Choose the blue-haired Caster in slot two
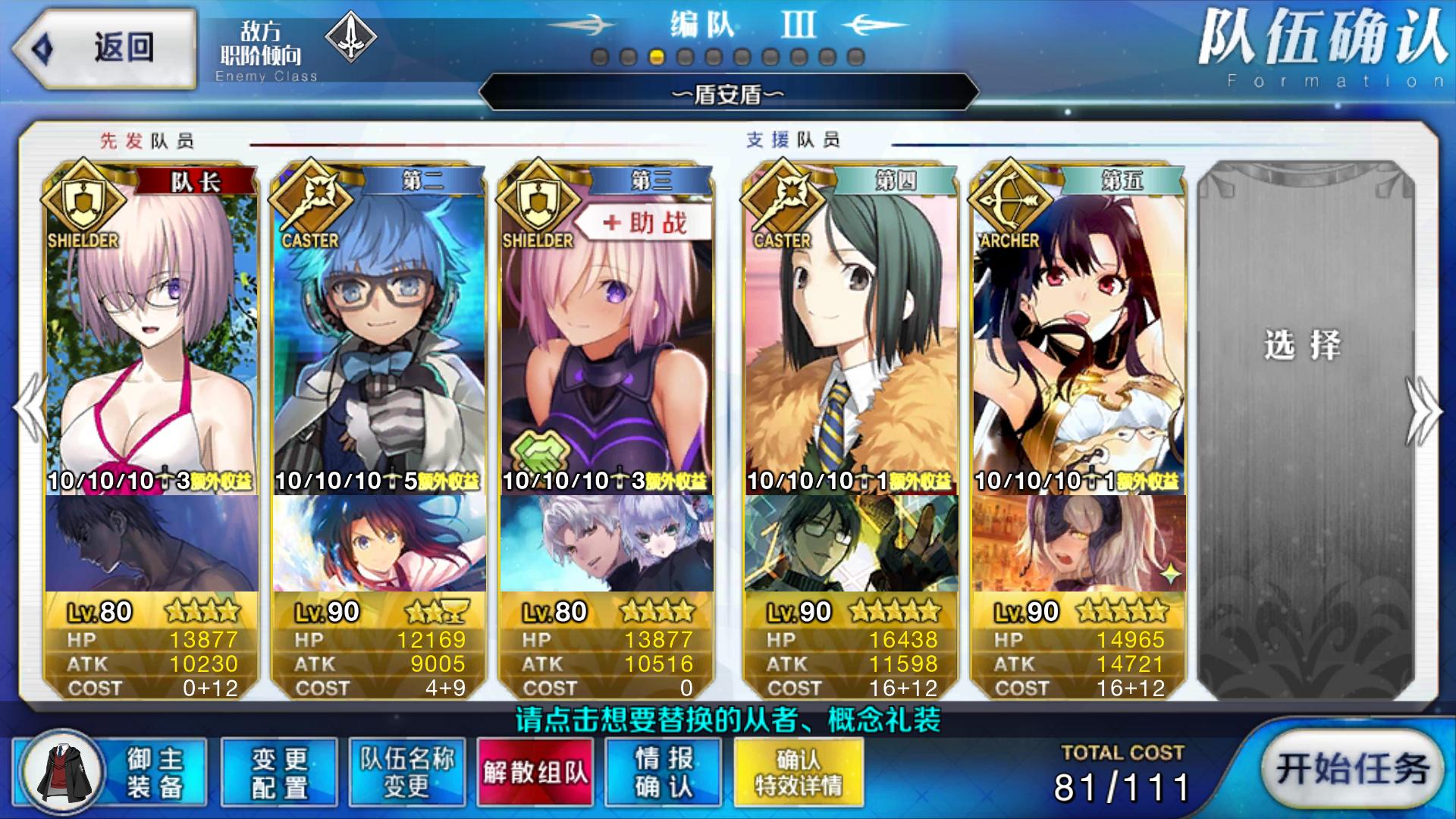This screenshot has width=1456, height=819. coord(379,334)
